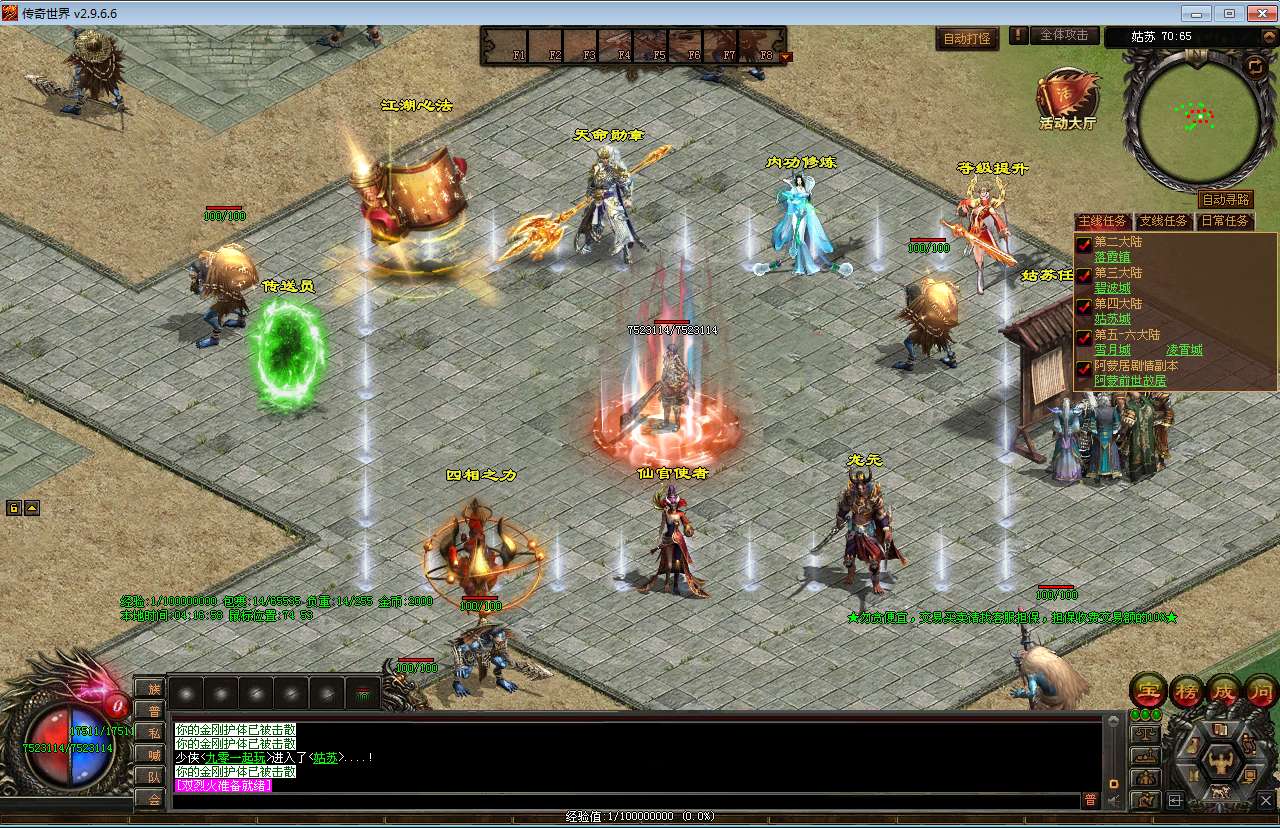Viewport: 1280px width, 828px height.
Task: Select the 主线任务 main quest tab
Action: pos(1103,221)
